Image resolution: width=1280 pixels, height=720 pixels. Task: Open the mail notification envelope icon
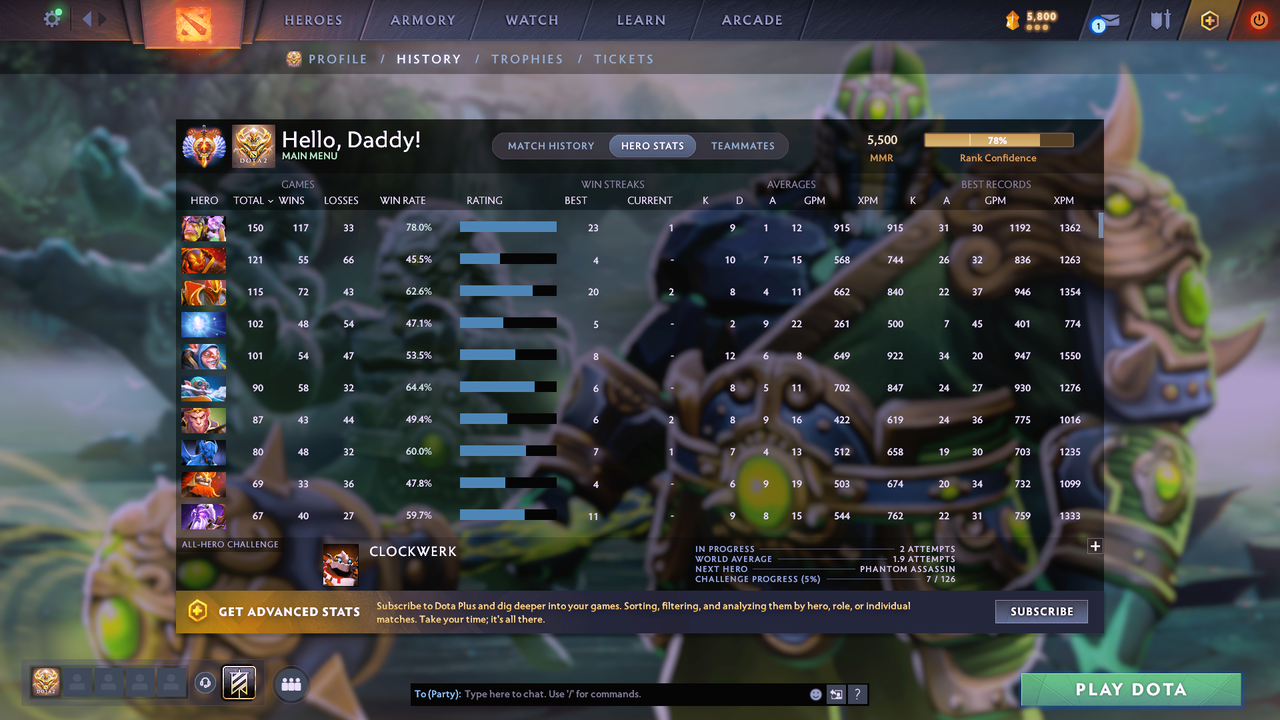(x=1104, y=20)
